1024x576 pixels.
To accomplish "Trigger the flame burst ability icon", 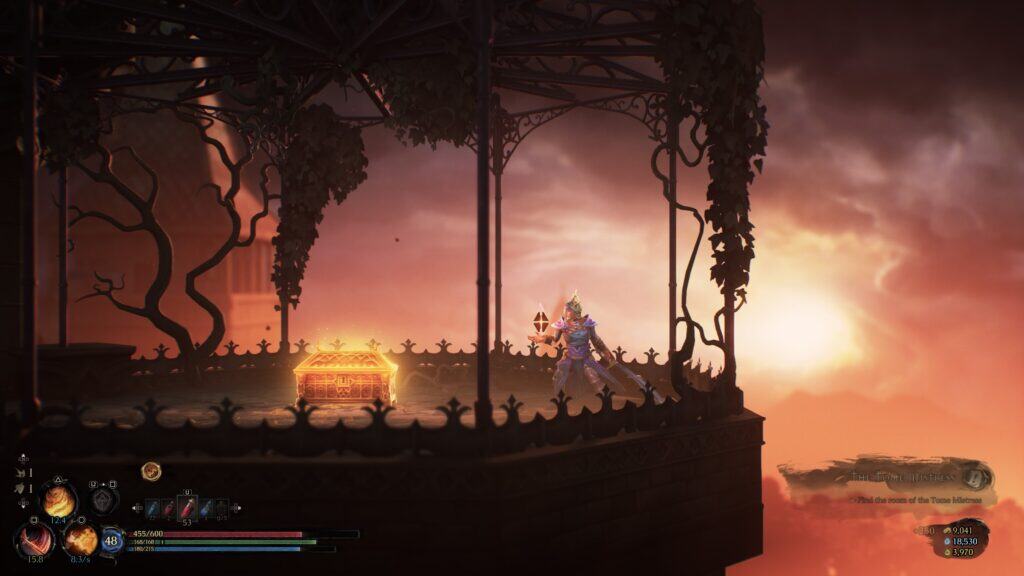I will [81, 540].
